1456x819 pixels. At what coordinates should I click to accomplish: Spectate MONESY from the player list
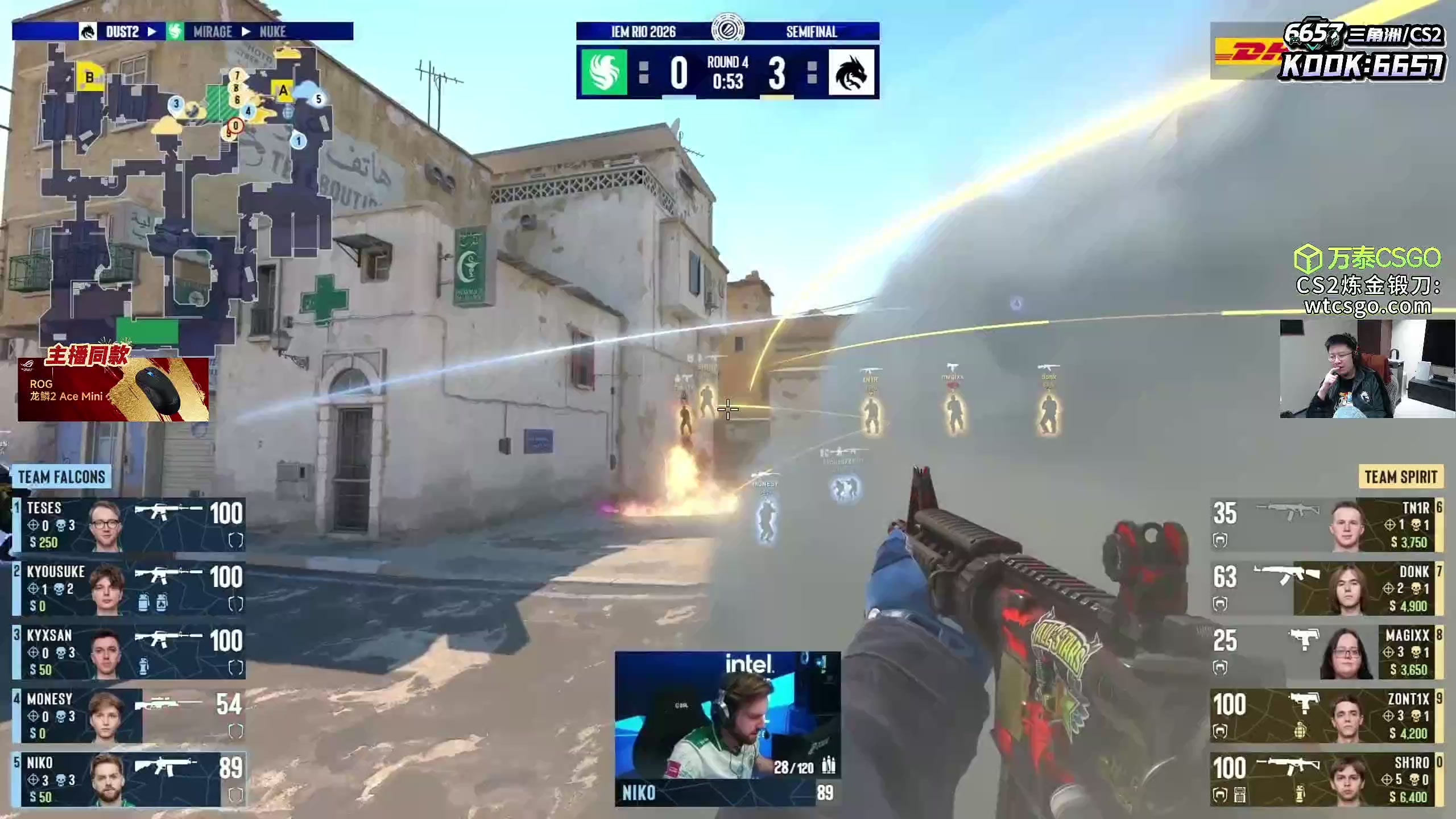tap(129, 715)
